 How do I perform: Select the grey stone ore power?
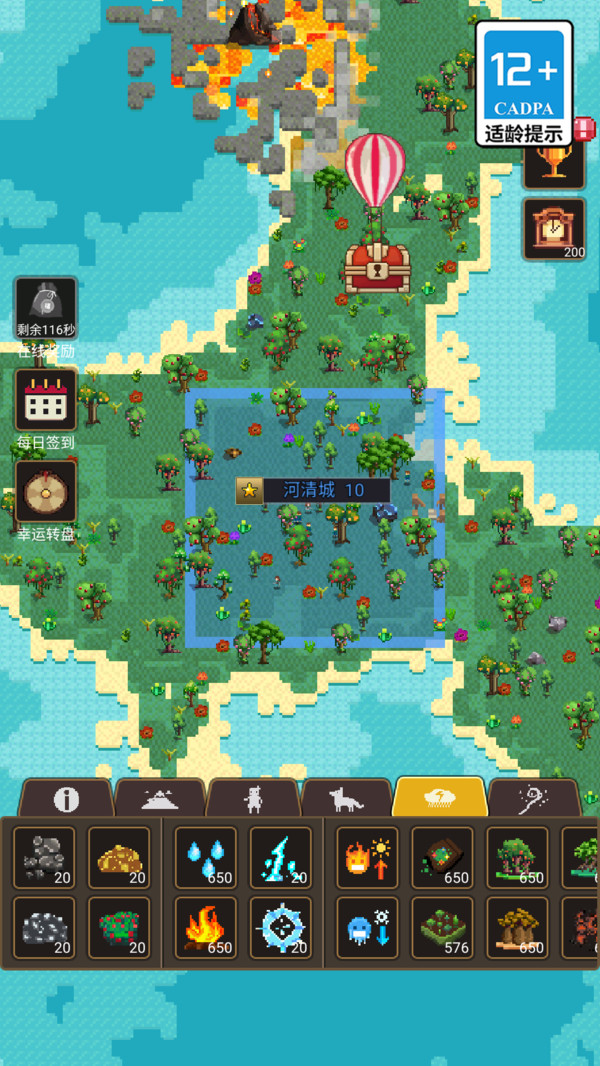[x=44, y=857]
